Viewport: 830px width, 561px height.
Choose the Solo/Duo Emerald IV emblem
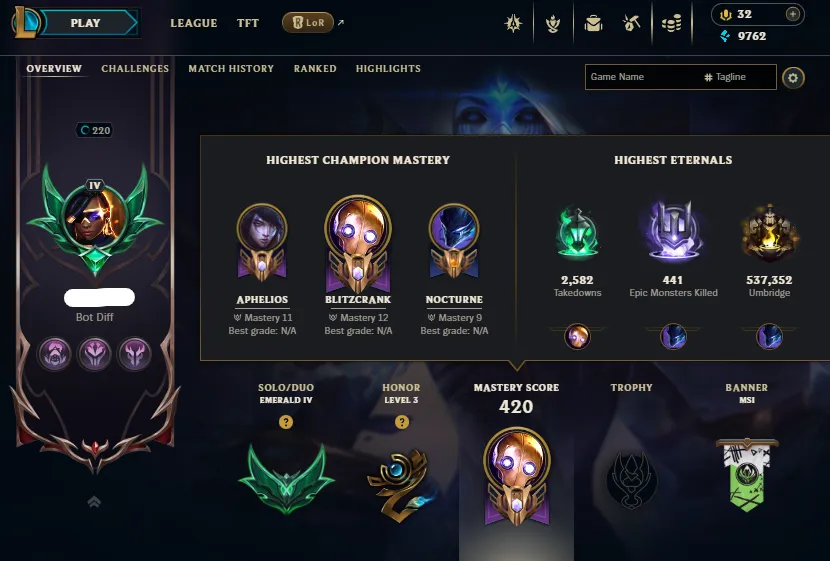(286, 478)
